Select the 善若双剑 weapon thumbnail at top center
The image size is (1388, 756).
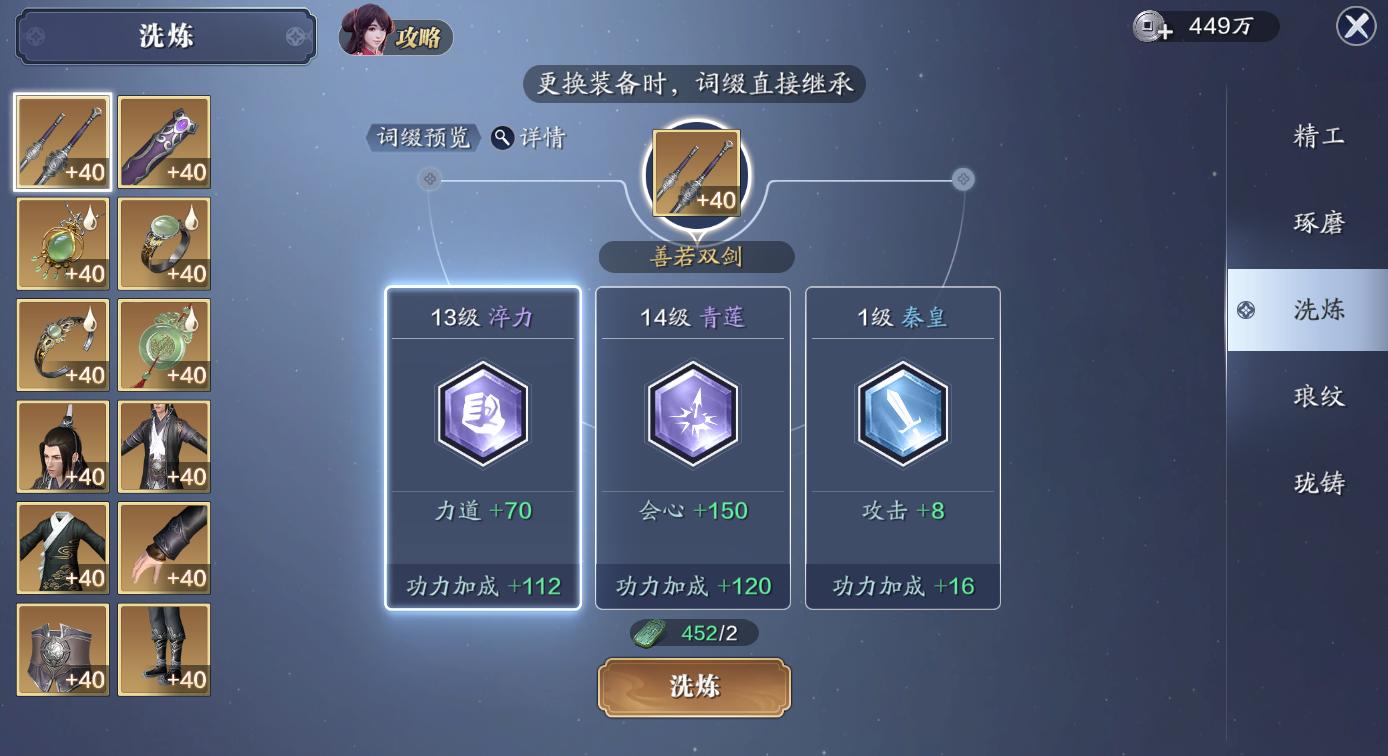click(694, 172)
